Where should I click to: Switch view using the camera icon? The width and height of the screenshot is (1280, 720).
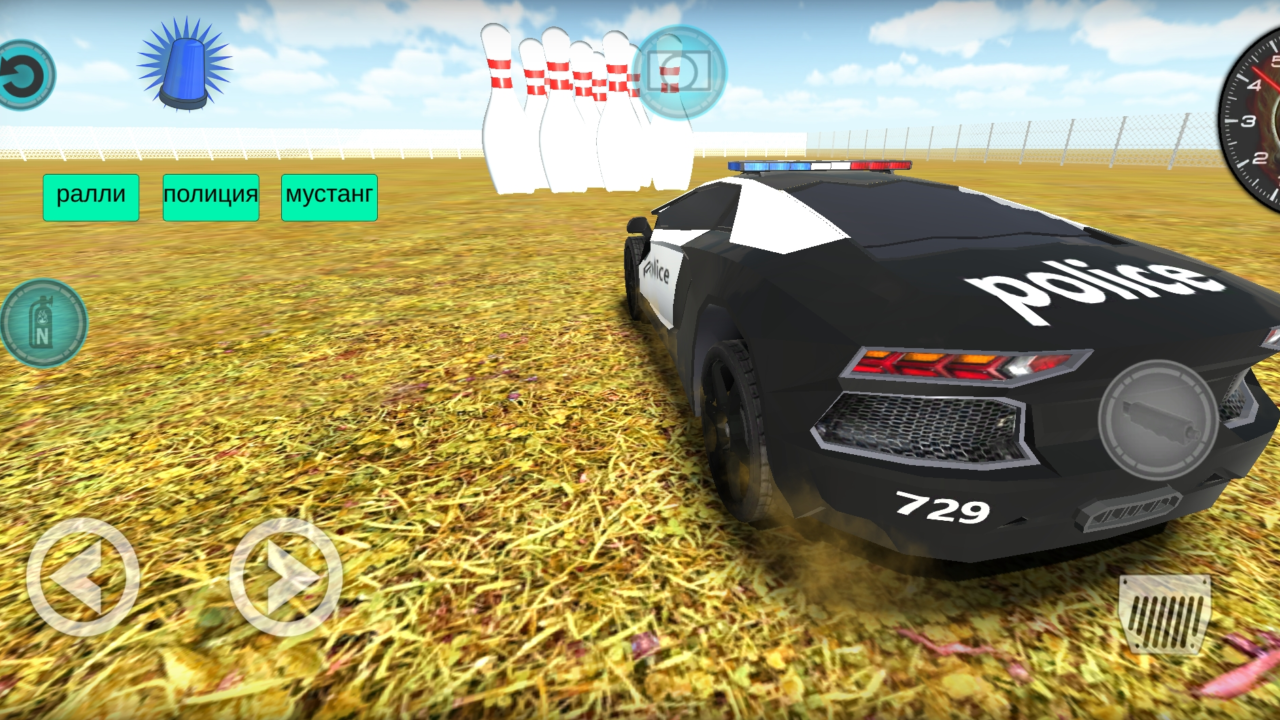(679, 70)
